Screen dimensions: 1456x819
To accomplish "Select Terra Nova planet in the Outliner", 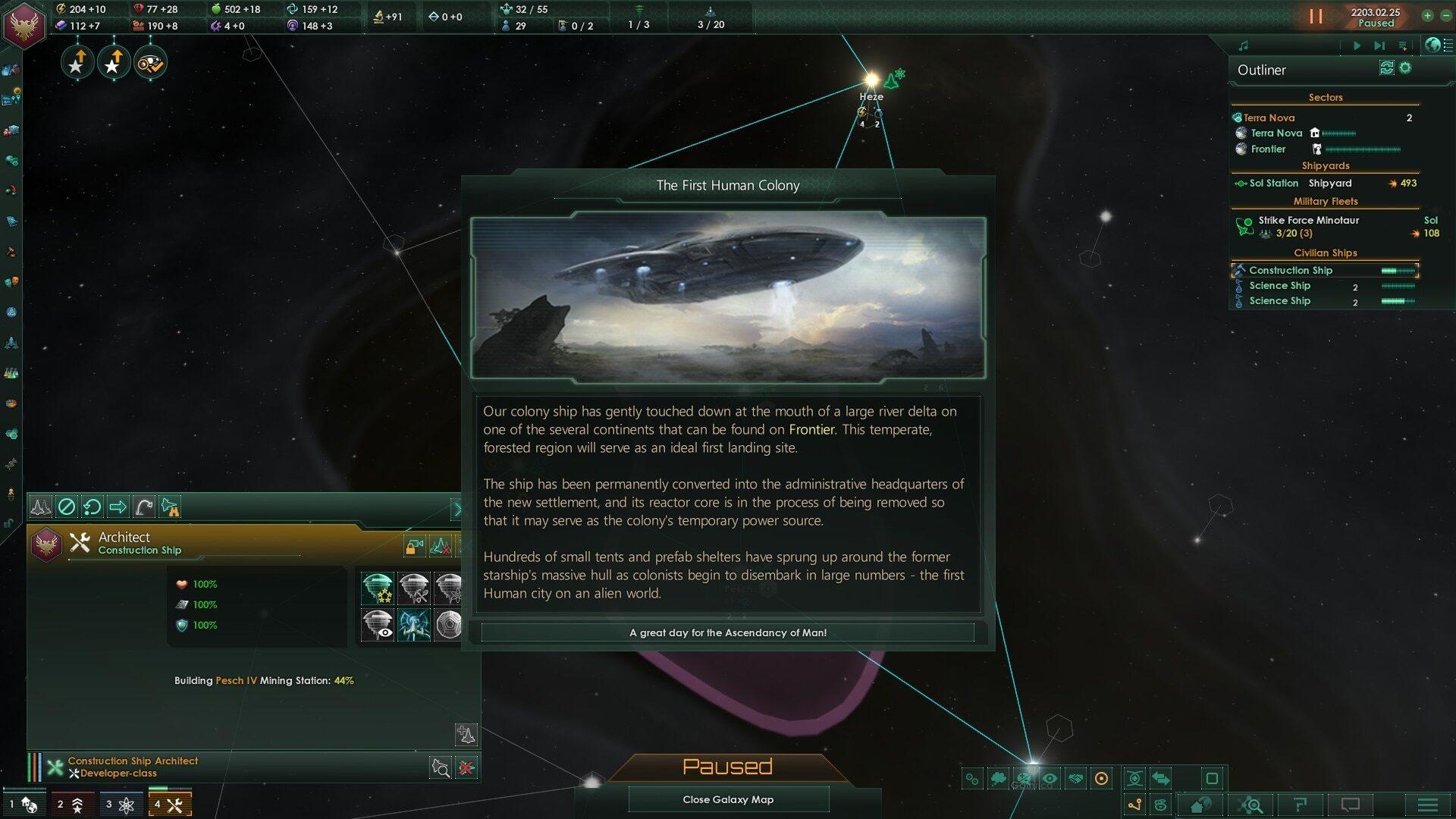I will (1276, 133).
